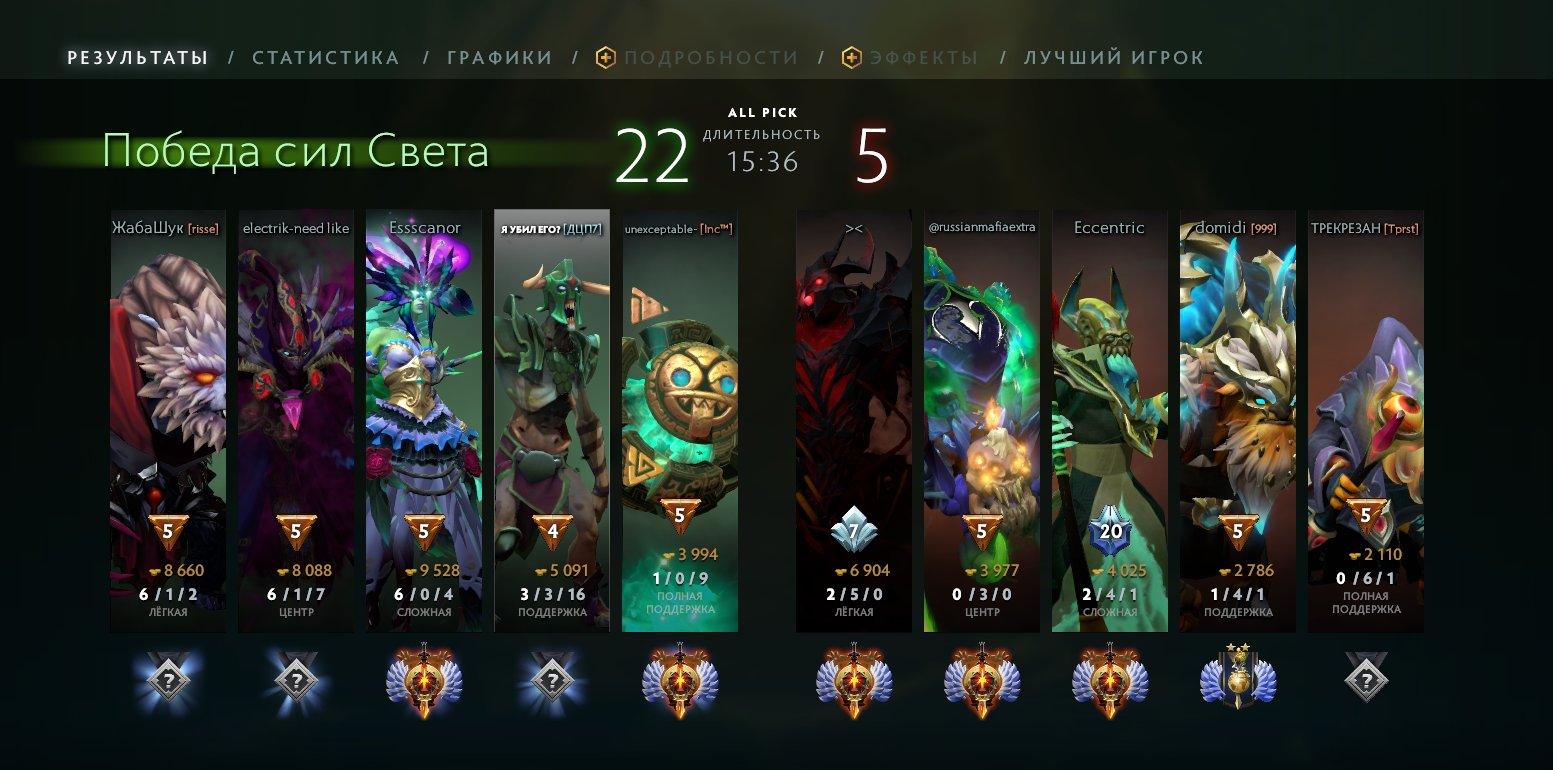Click the level 20 badge on Eccentric's card

1109,533
